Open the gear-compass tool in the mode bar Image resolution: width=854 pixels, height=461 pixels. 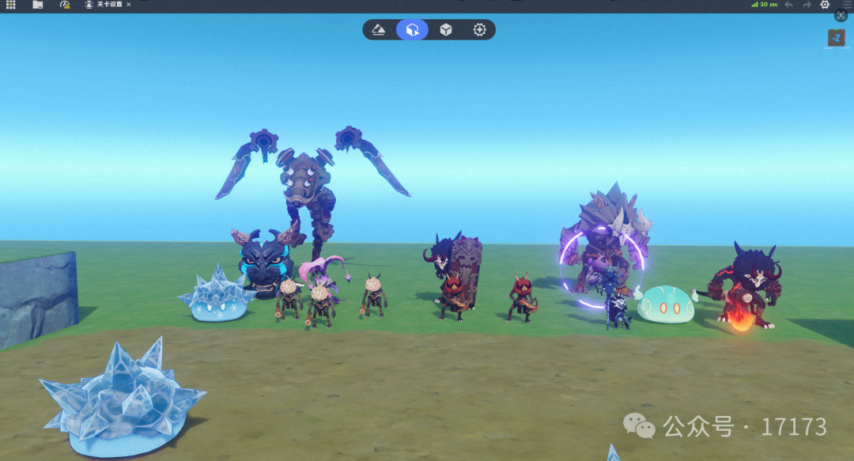[x=479, y=30]
